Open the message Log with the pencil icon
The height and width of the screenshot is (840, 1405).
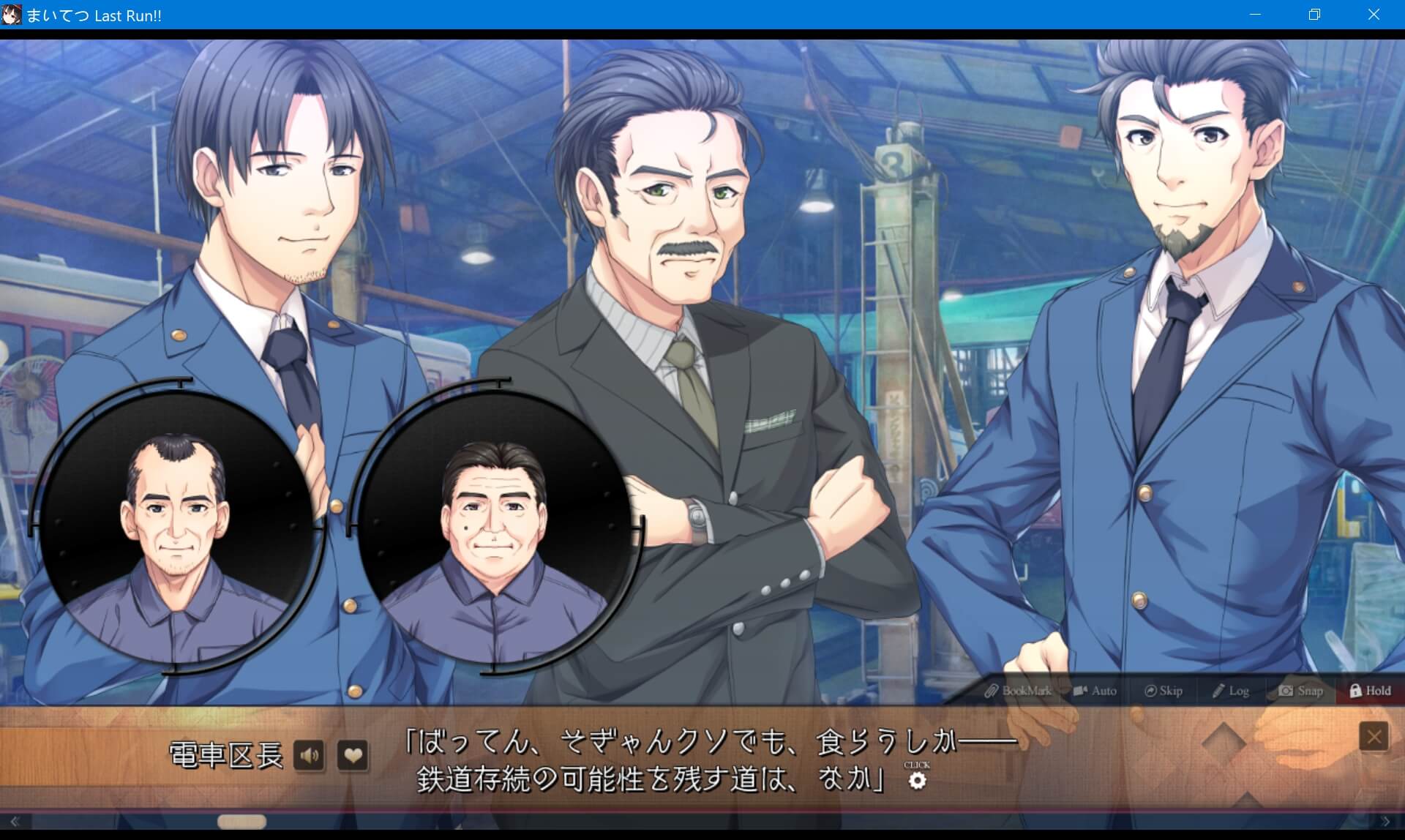[x=1218, y=689]
